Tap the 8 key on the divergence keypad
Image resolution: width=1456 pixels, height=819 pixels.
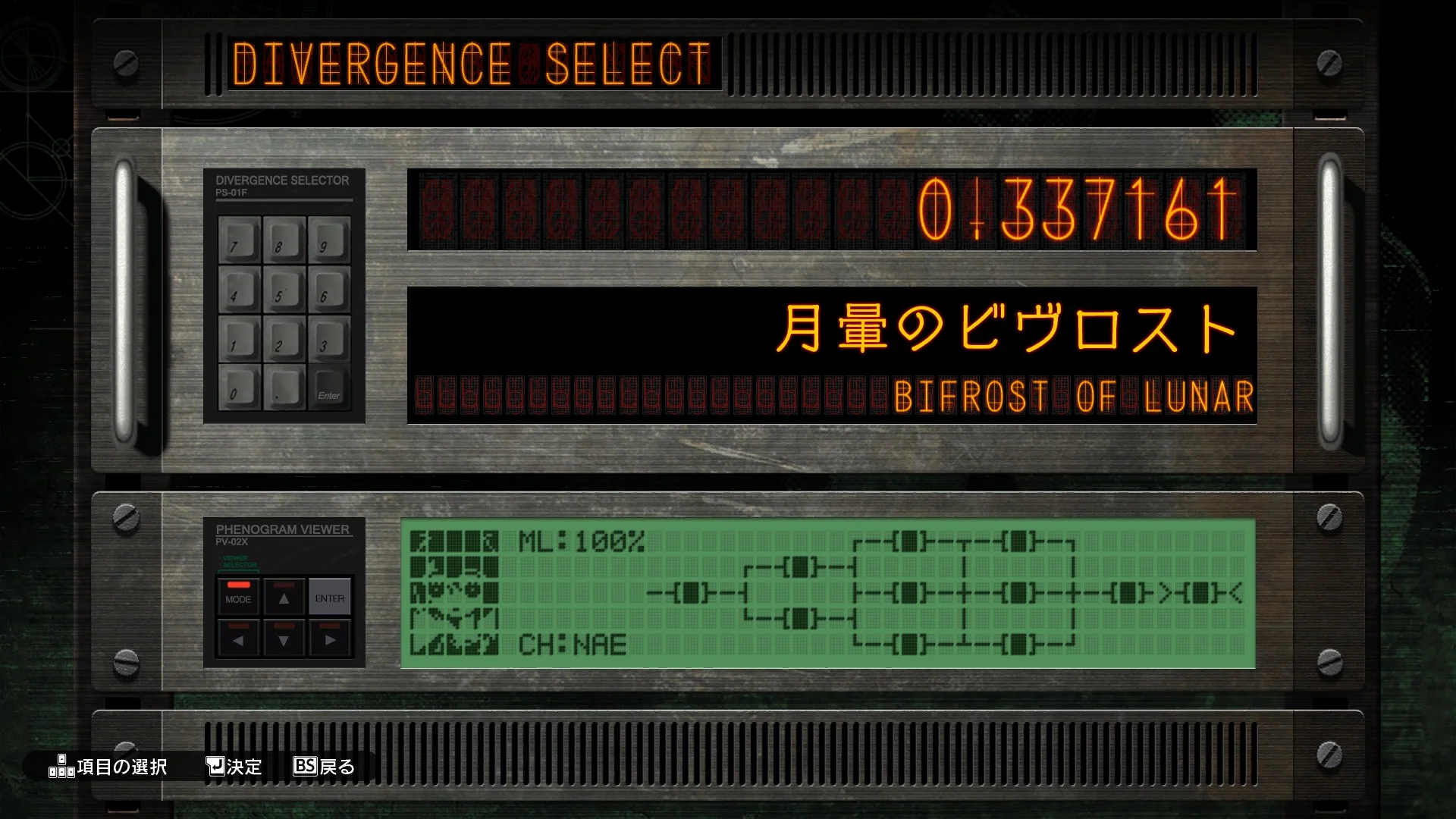click(284, 240)
